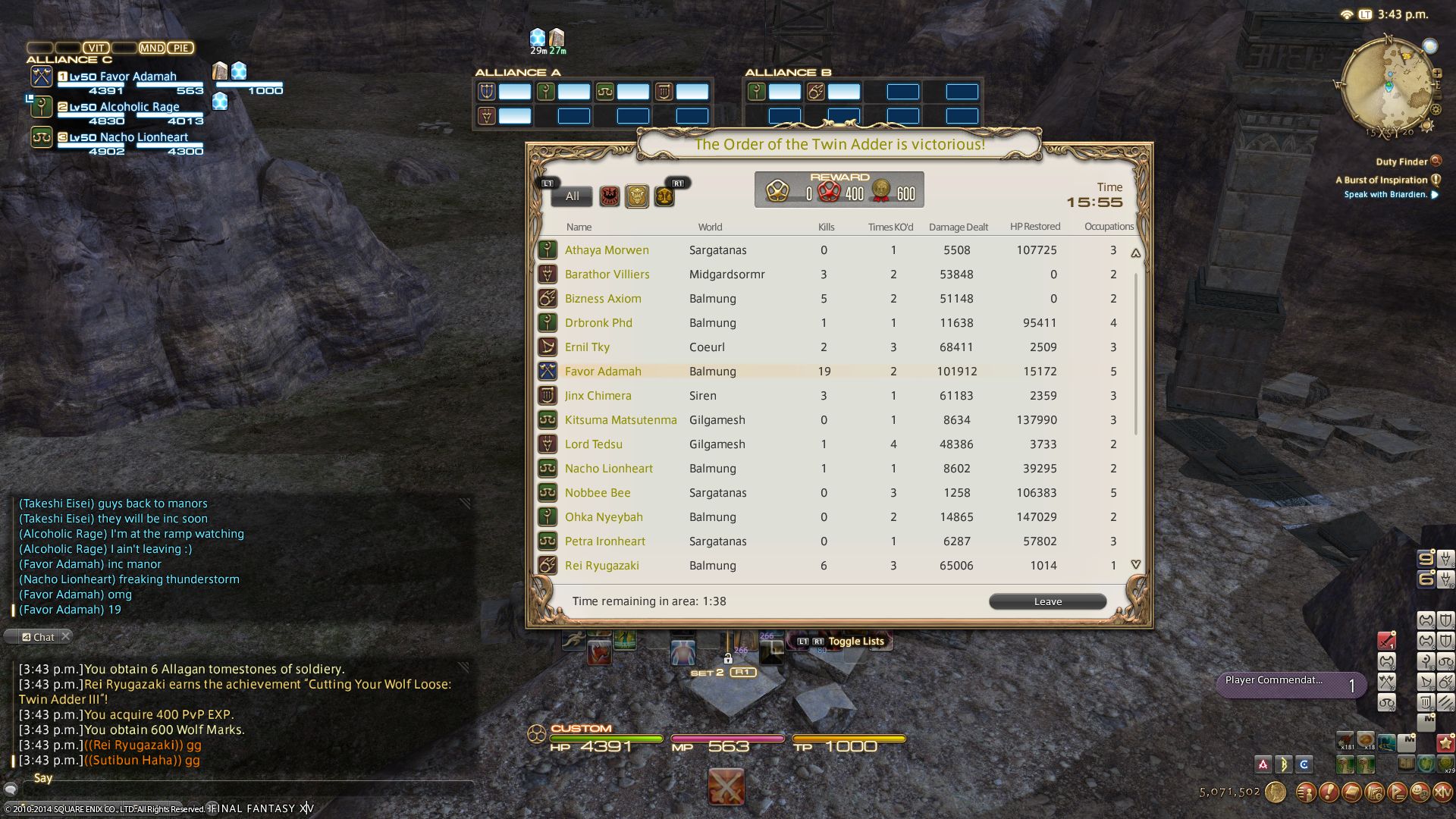Select Rei Ryugazaki in the results list

tap(602, 566)
